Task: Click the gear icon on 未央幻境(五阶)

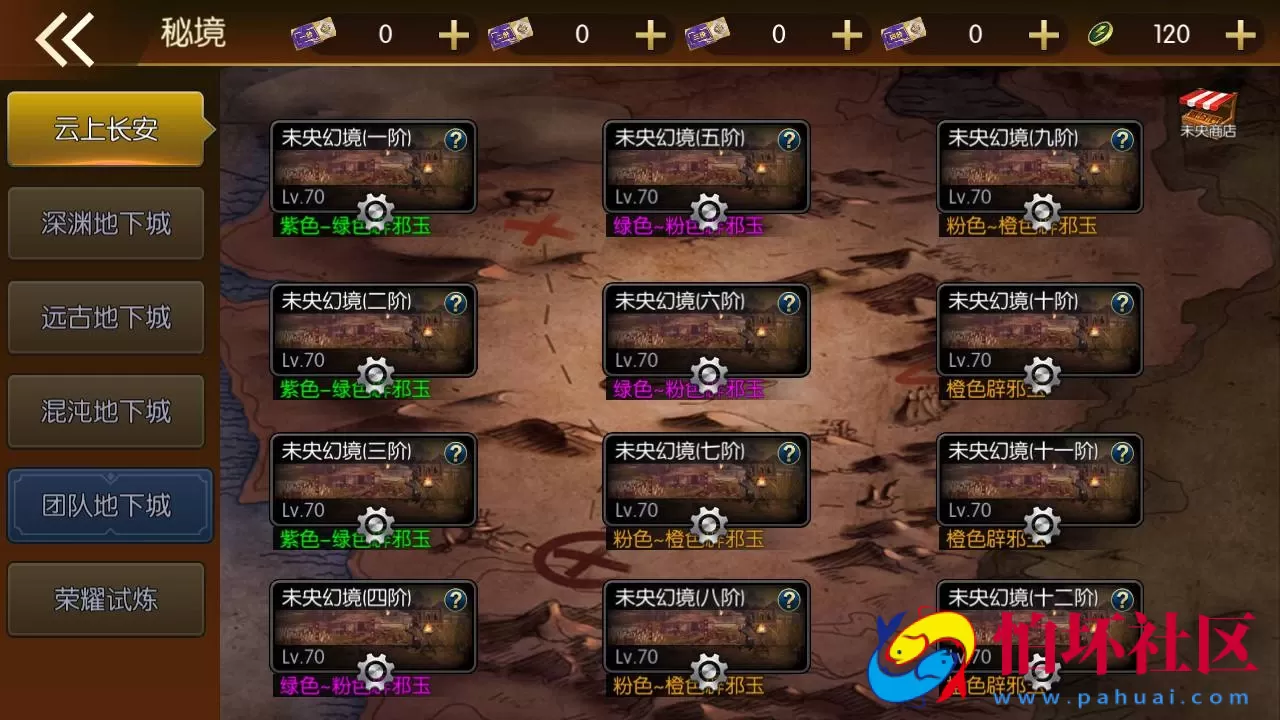Action: [709, 212]
